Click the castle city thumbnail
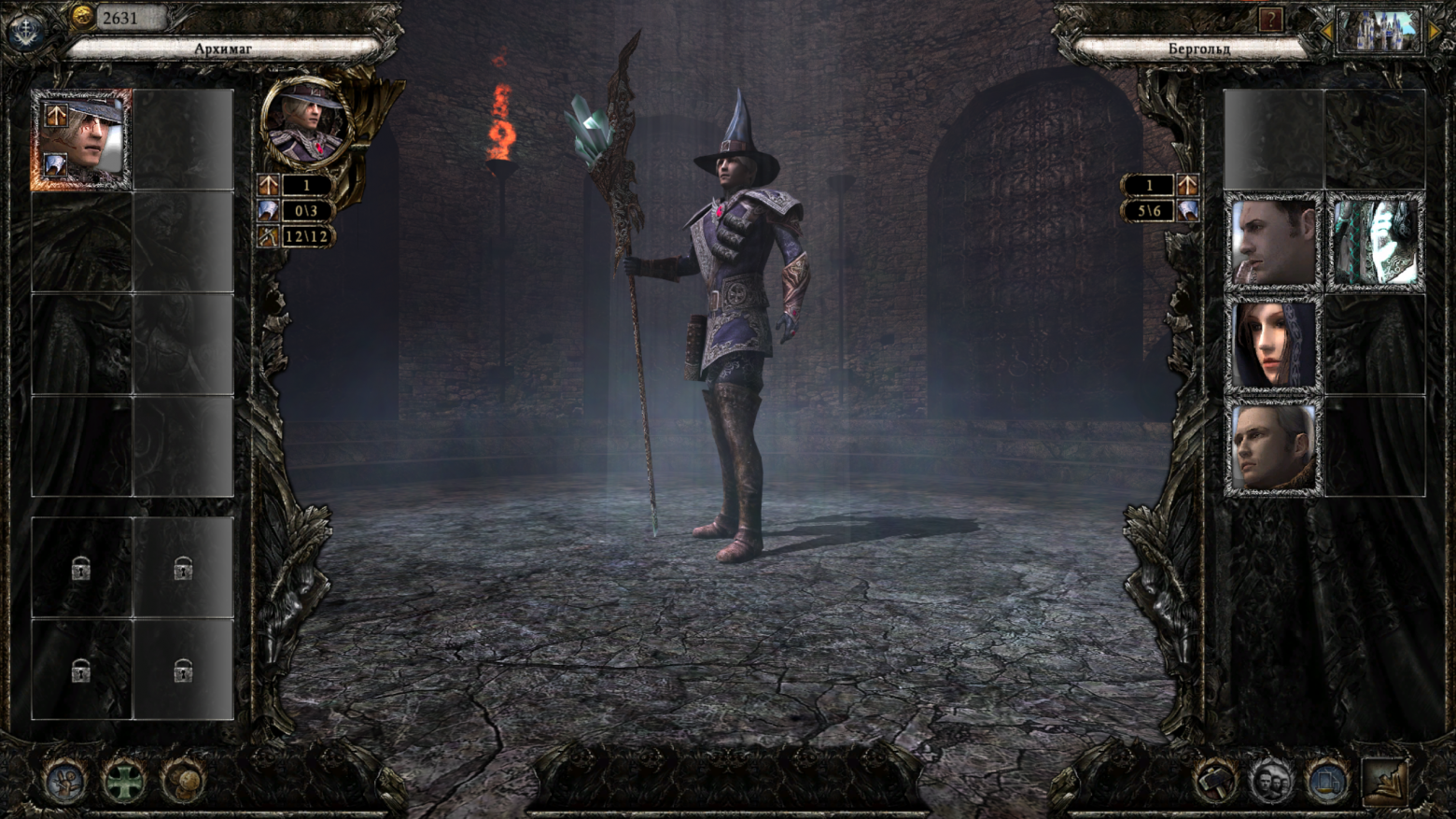1456x819 pixels. point(1379,31)
